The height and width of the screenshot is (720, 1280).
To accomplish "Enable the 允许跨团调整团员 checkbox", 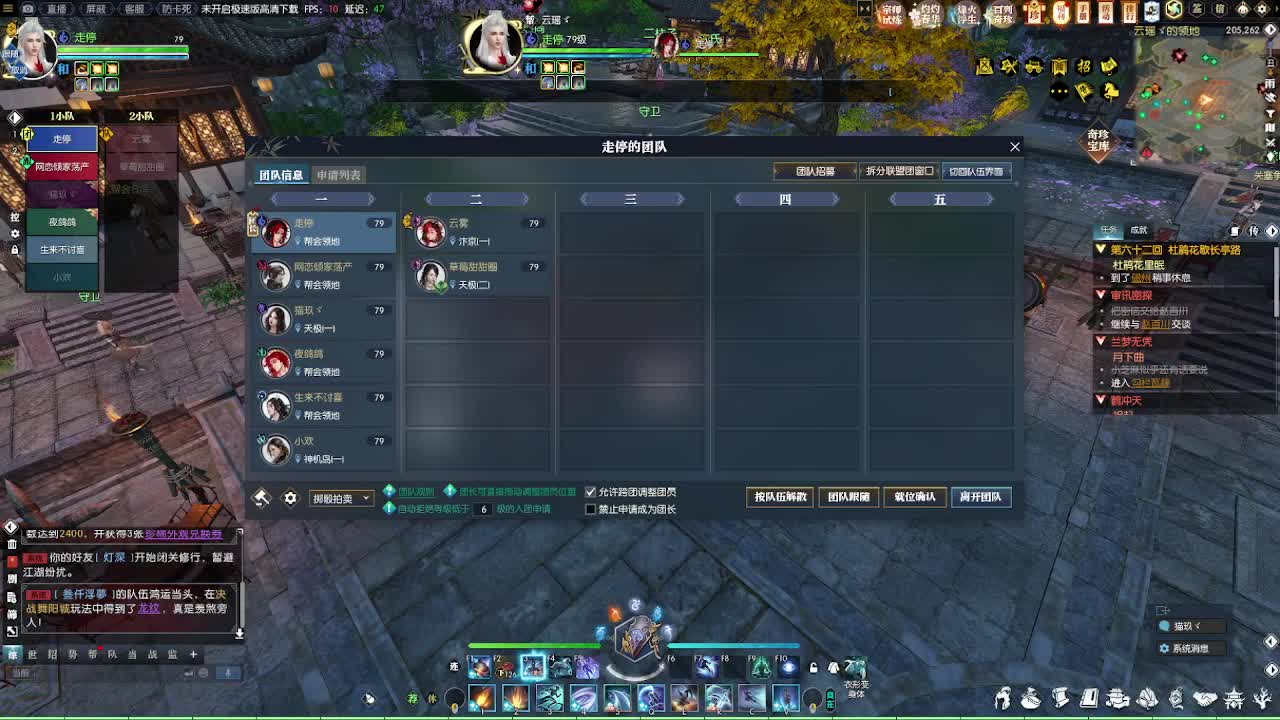I will pyautogui.click(x=590, y=491).
